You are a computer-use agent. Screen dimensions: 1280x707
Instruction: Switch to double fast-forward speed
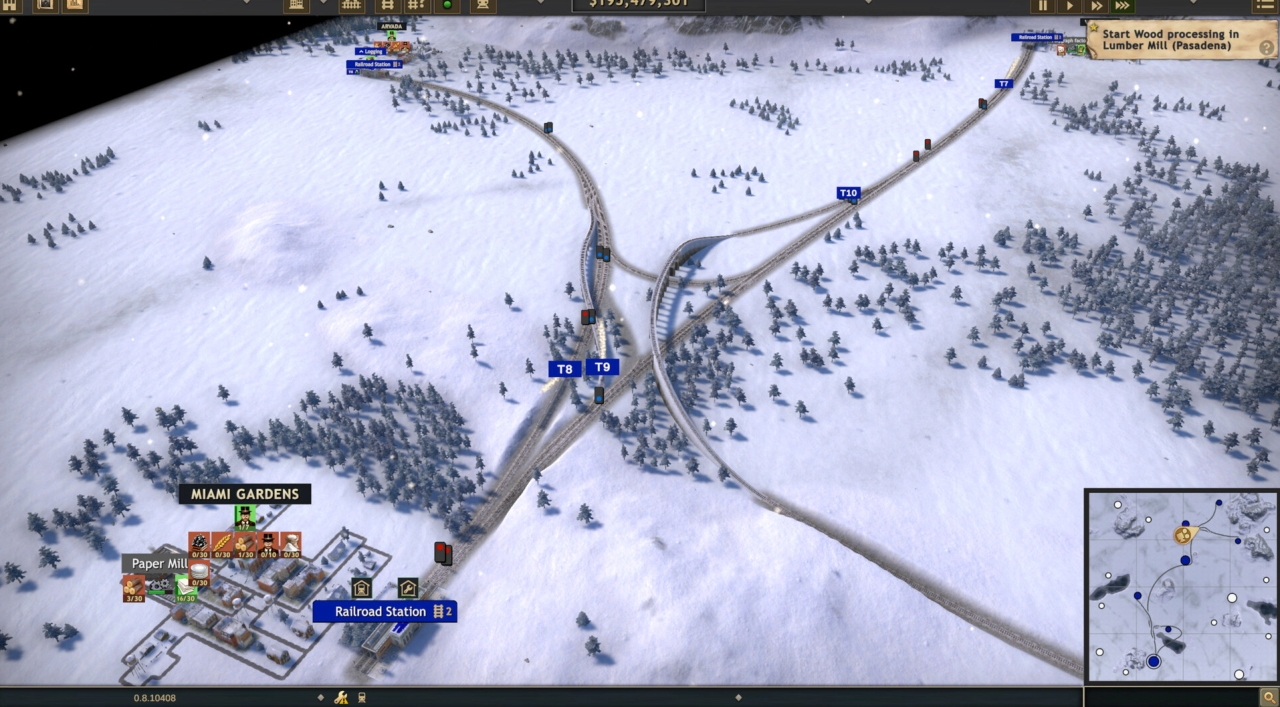tap(1096, 5)
